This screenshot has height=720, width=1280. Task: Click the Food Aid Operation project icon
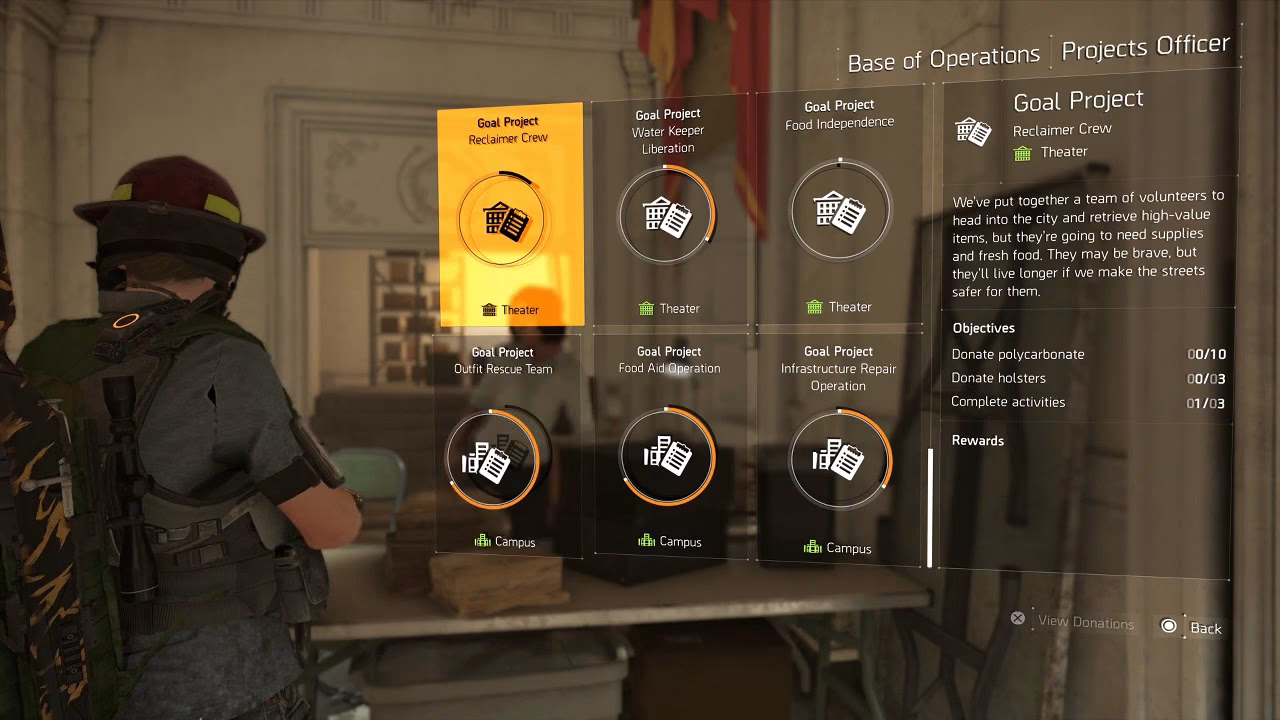coord(668,455)
